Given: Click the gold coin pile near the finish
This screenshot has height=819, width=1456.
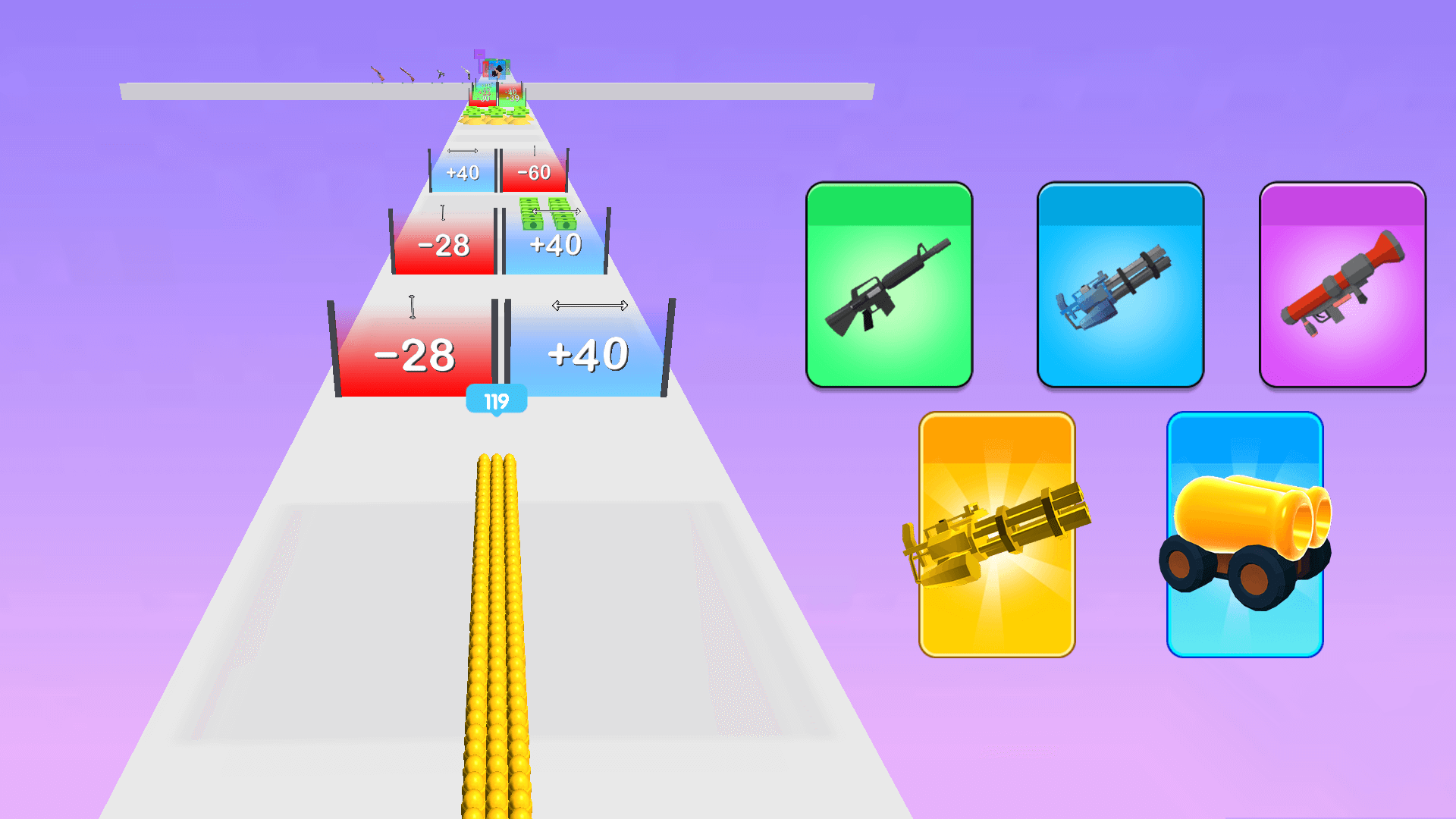Looking at the screenshot, I should pyautogui.click(x=488, y=120).
